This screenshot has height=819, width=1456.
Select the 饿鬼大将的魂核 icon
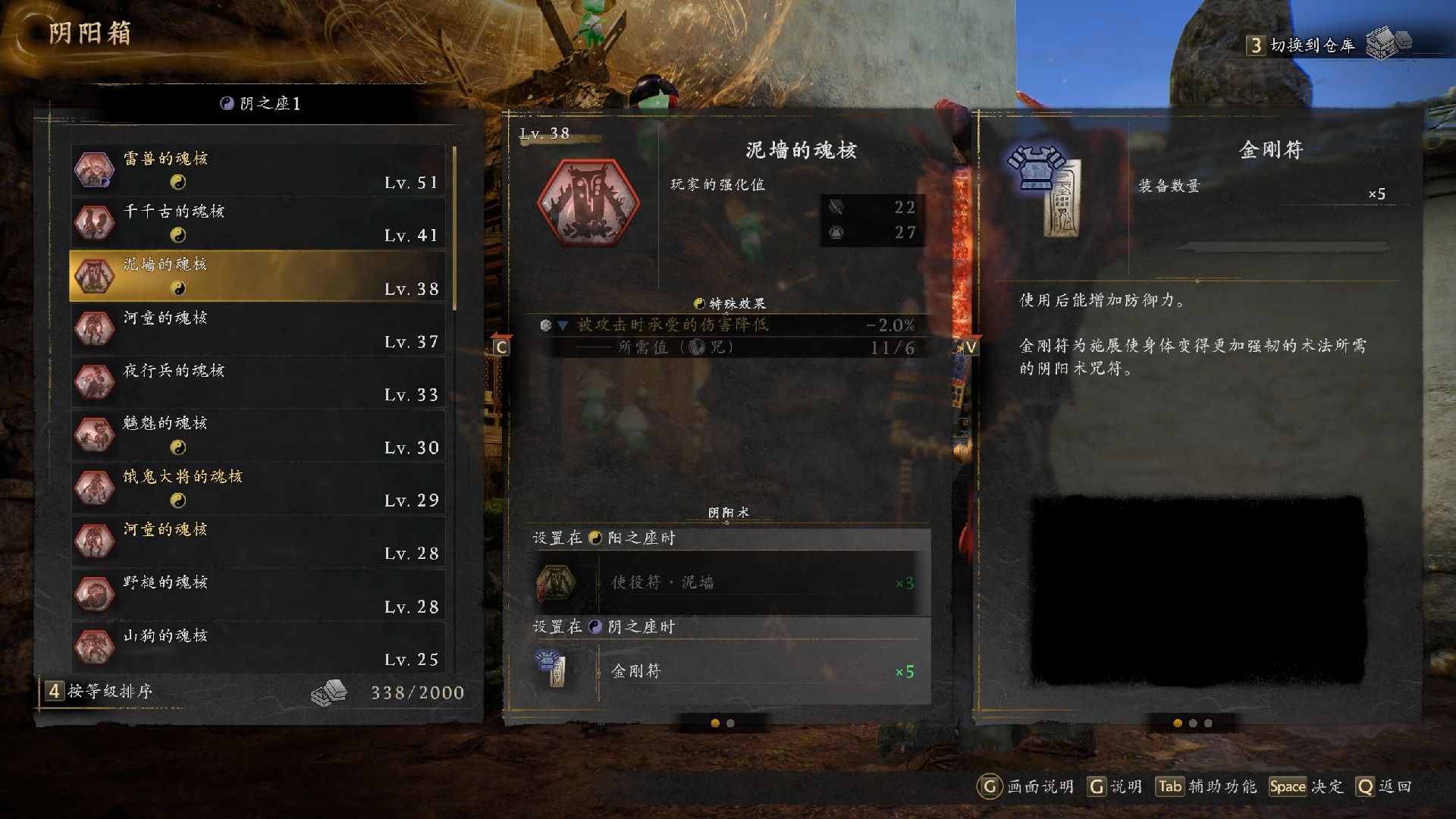(94, 487)
